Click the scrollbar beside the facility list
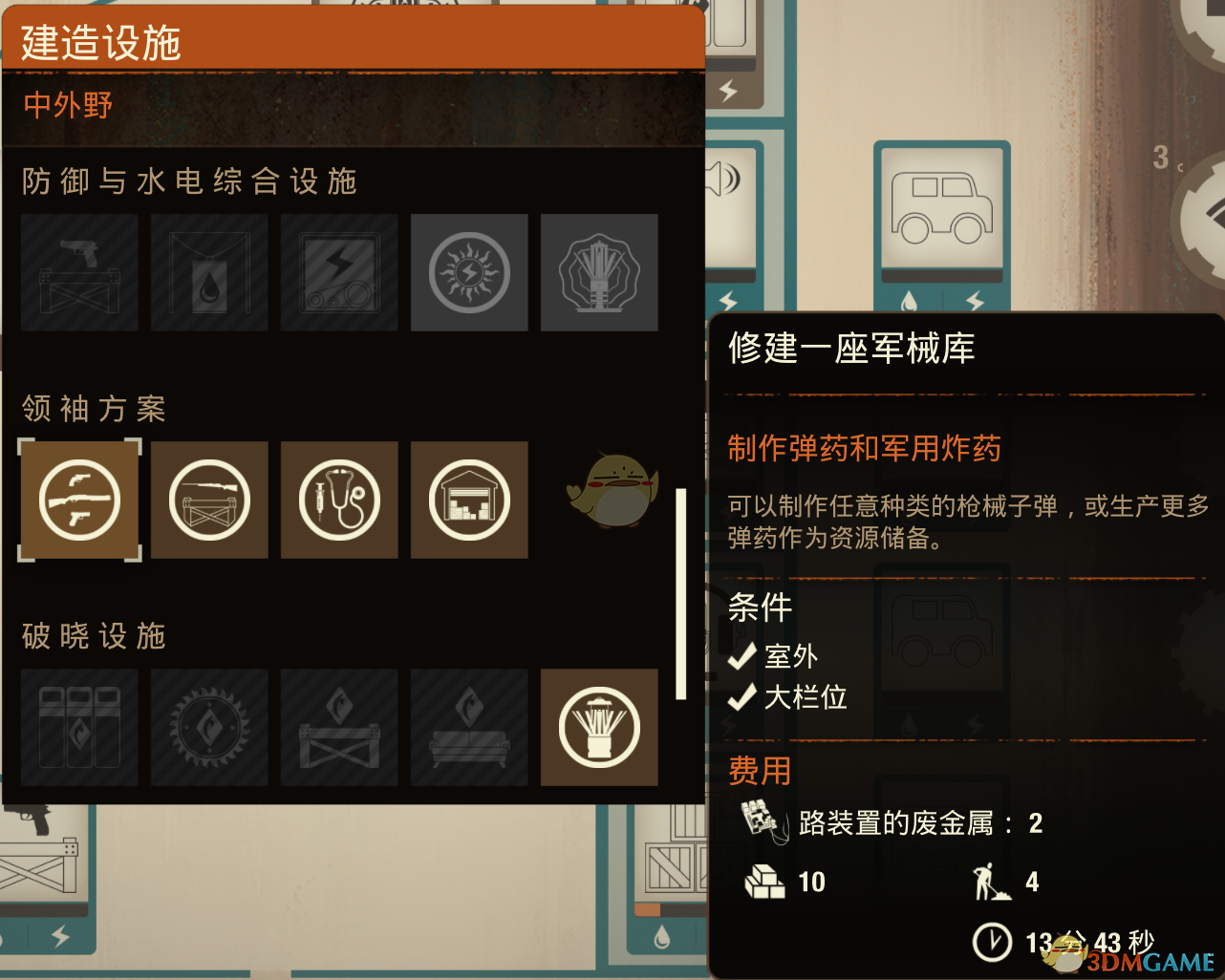Viewport: 1225px width, 980px height. tap(682, 587)
